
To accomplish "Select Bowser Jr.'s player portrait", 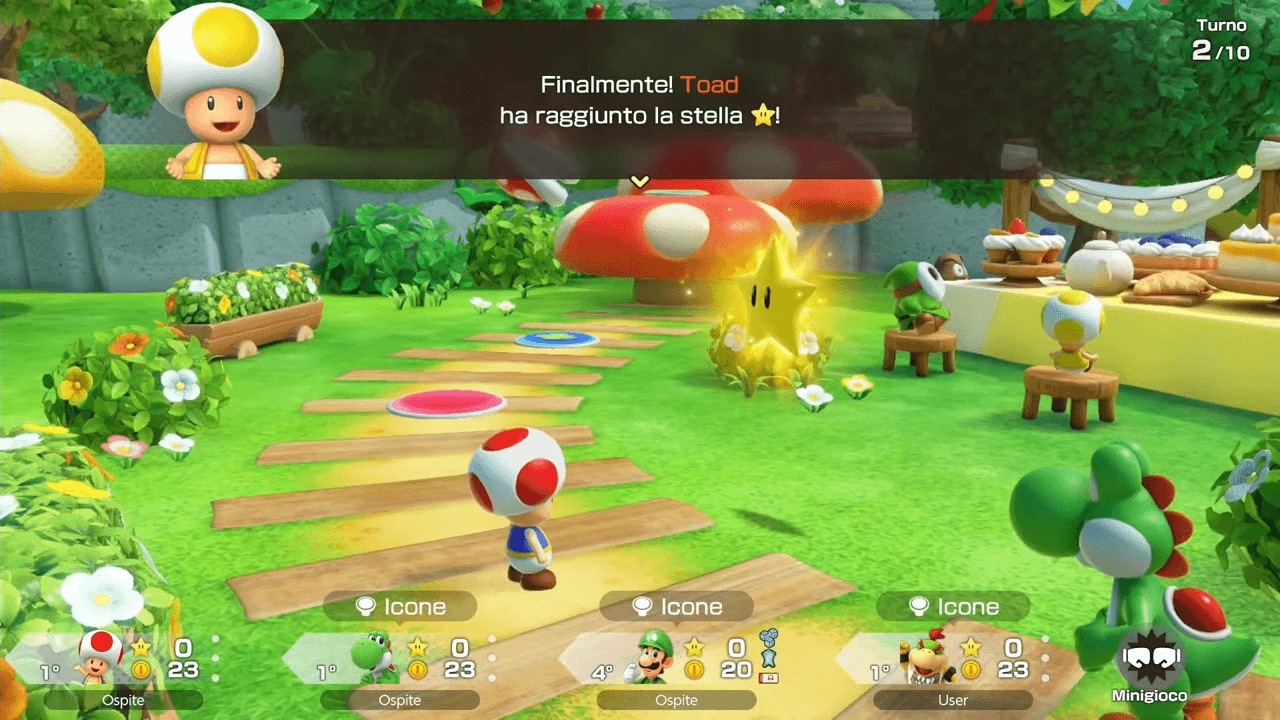I will coord(927,656).
